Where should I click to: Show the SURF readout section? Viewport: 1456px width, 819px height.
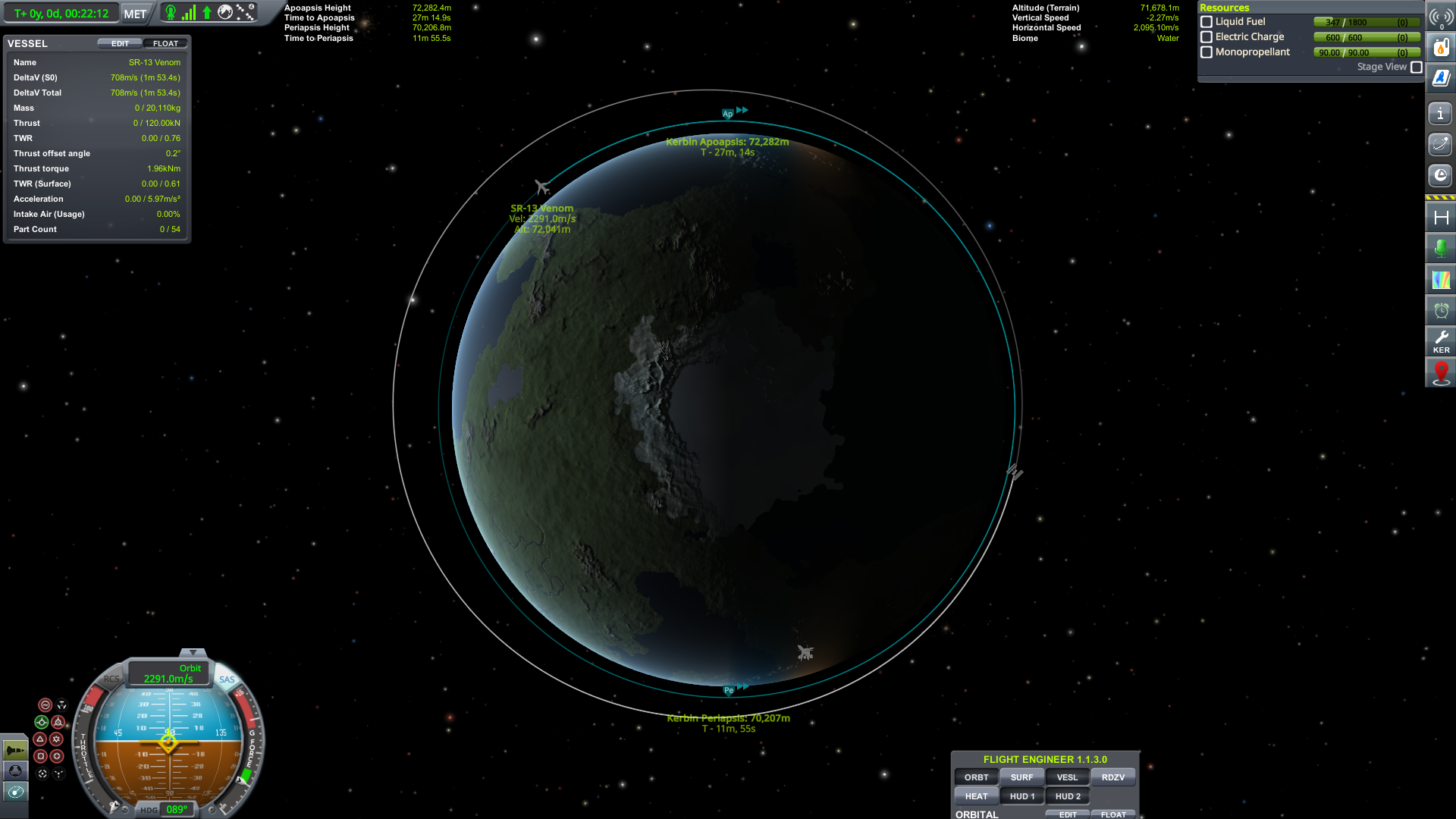pos(1021,777)
